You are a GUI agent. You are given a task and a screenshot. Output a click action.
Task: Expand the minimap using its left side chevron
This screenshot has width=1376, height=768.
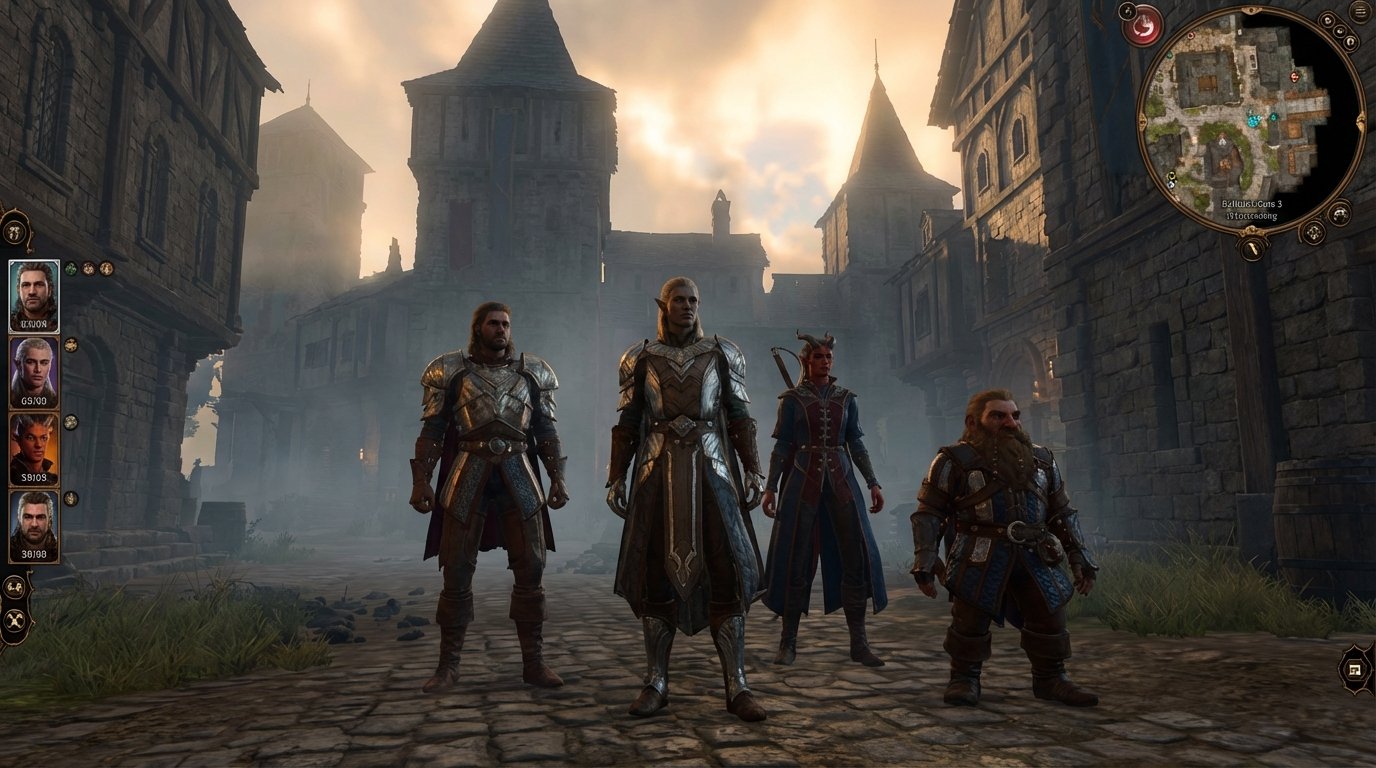1143,119
